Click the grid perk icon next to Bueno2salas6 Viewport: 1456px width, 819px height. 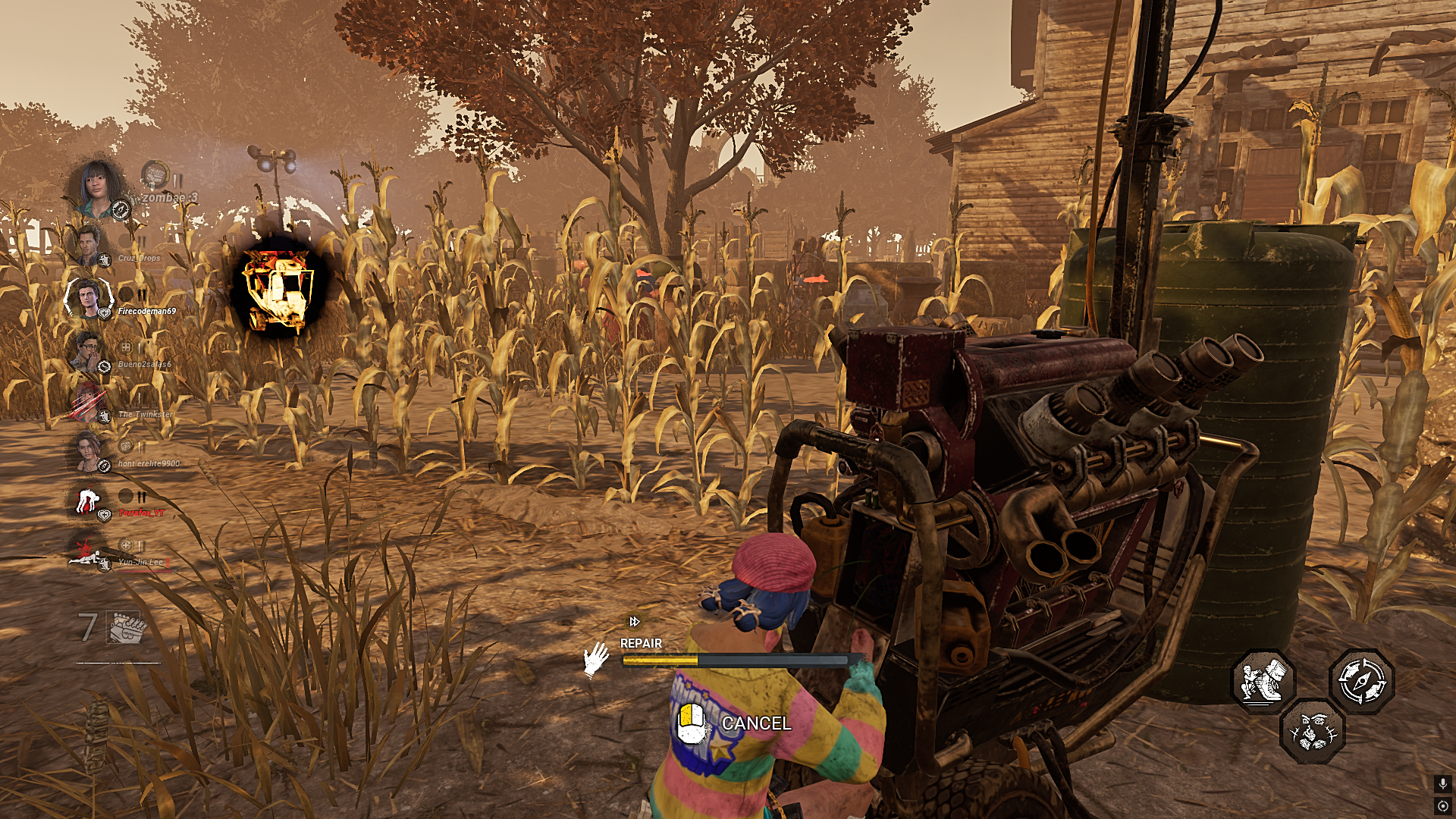(x=126, y=347)
